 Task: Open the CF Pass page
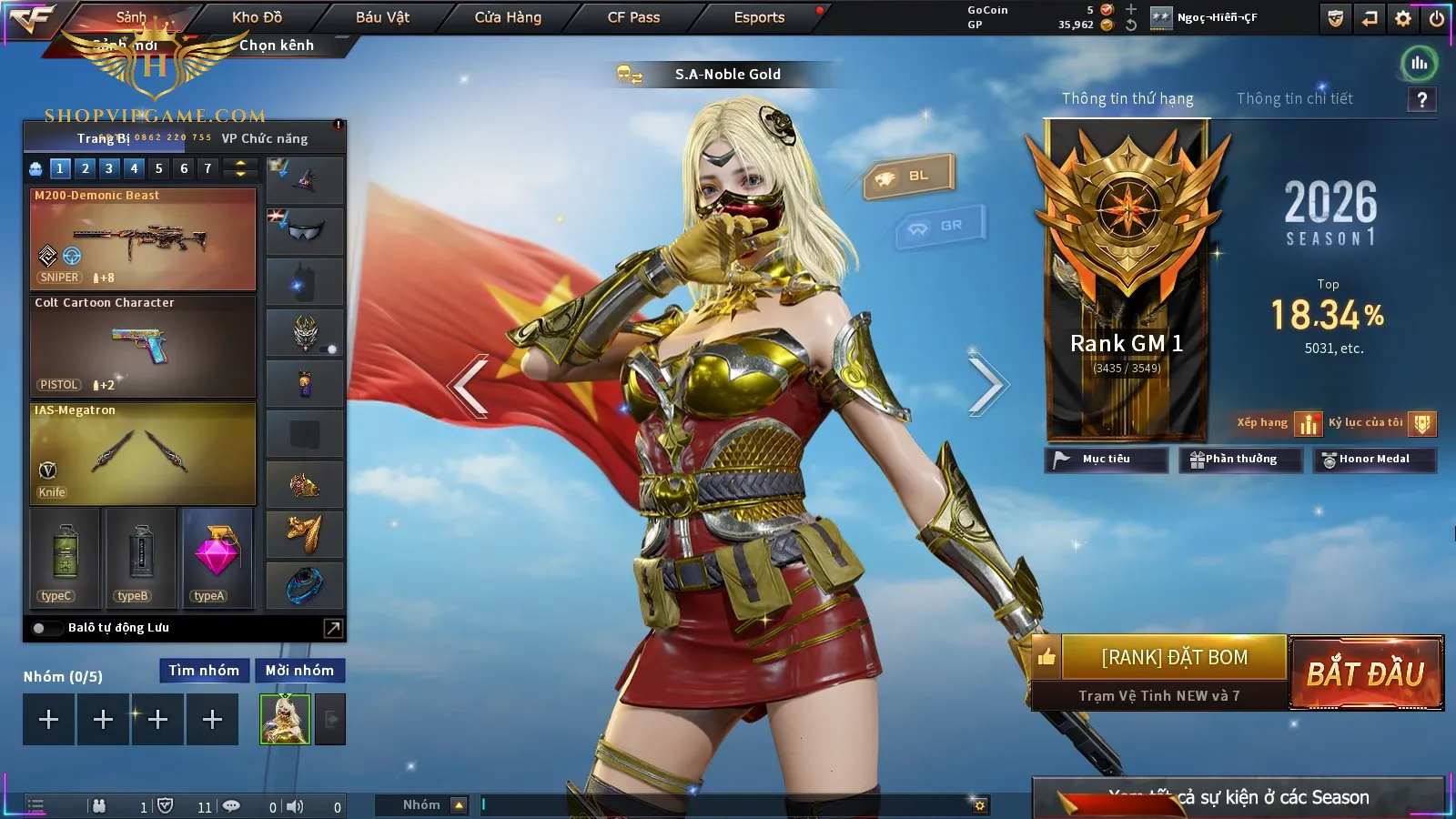tap(633, 17)
